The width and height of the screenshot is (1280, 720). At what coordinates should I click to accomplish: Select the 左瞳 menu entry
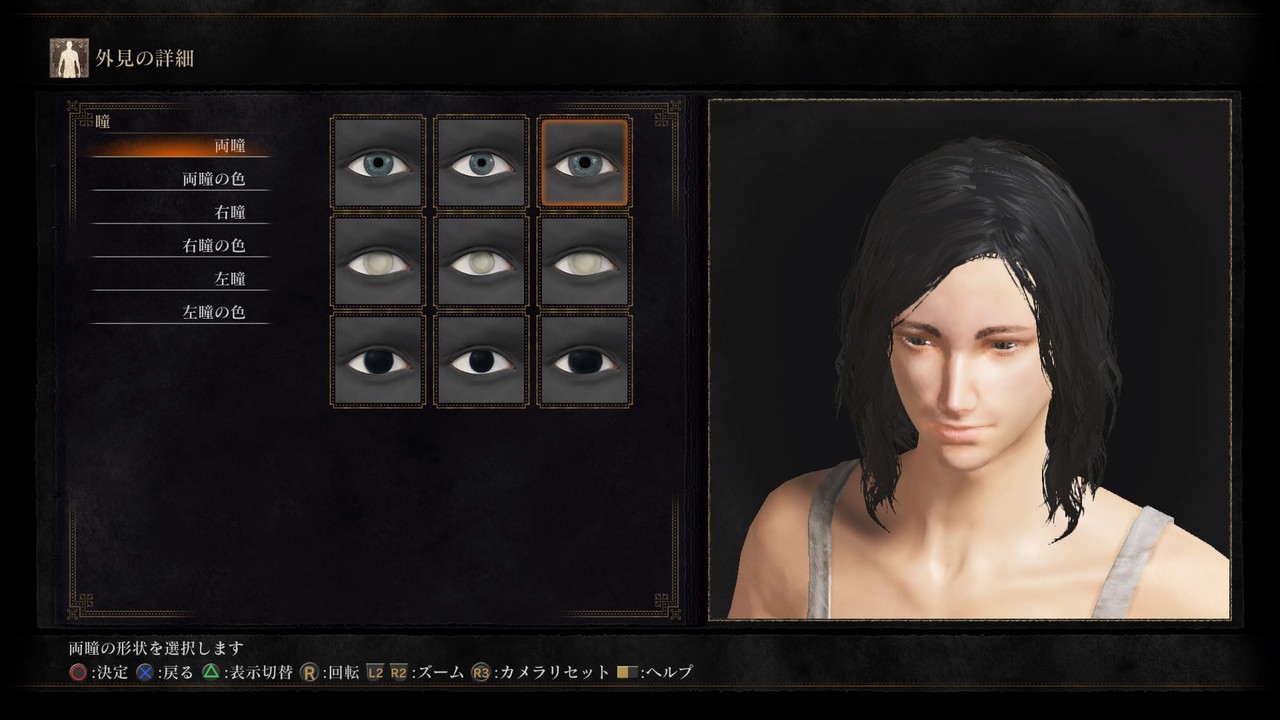point(229,278)
